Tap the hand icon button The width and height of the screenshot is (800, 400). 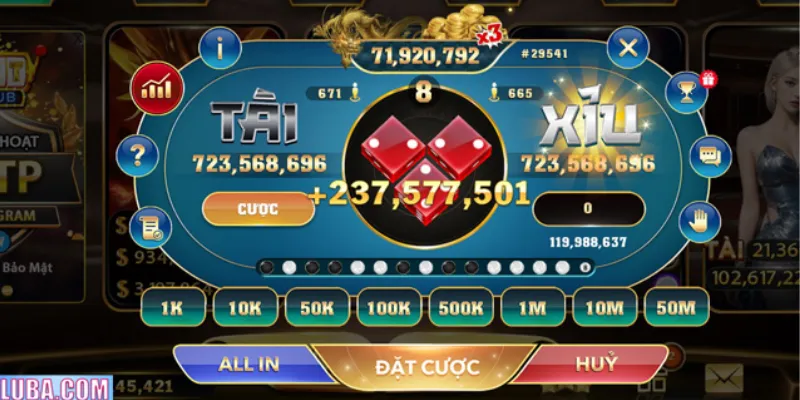(x=699, y=222)
